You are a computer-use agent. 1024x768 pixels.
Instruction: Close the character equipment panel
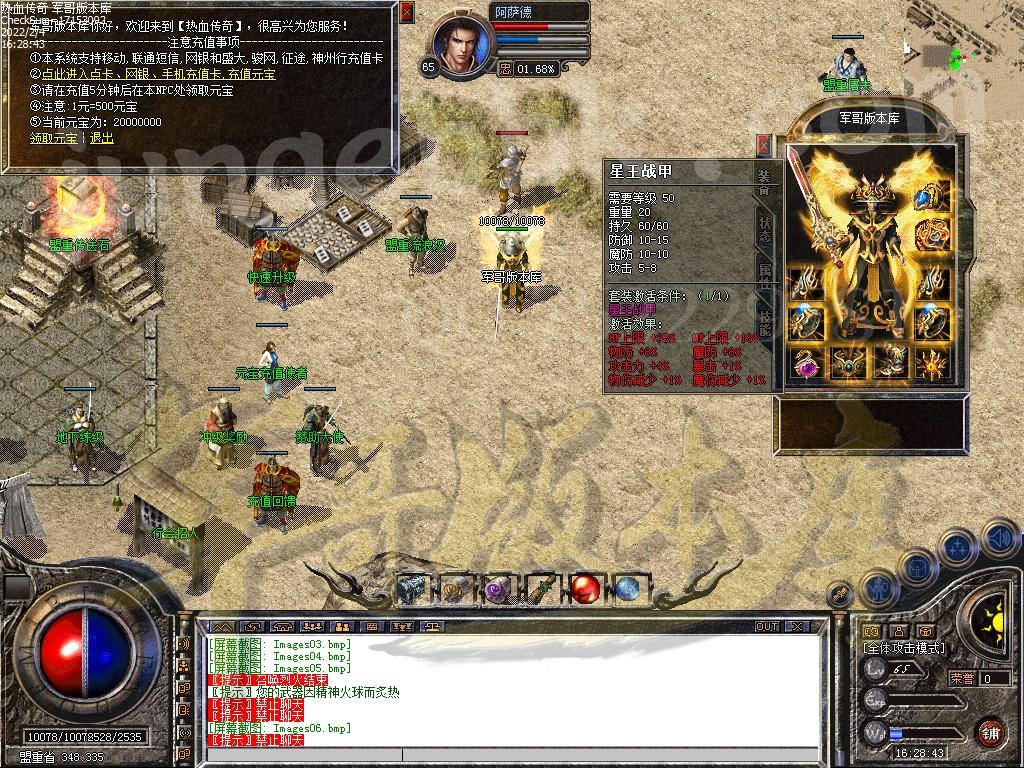764,145
